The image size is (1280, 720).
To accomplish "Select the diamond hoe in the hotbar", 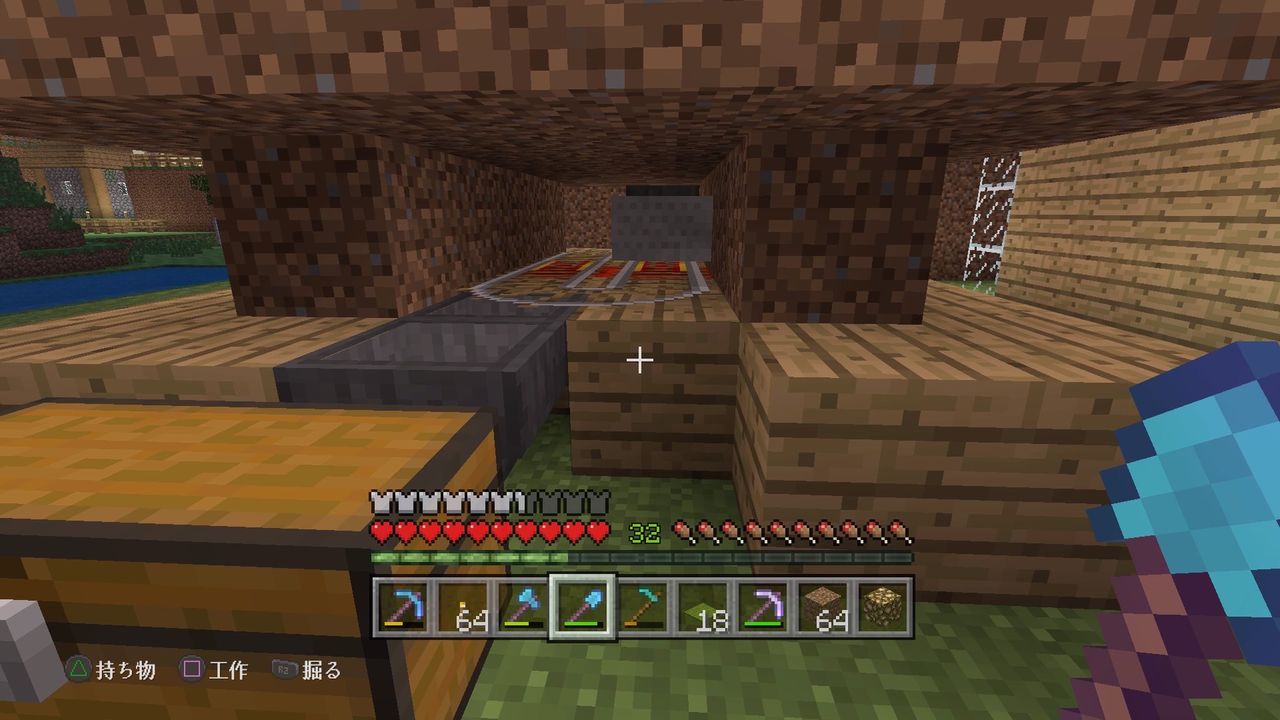I will [x=641, y=603].
